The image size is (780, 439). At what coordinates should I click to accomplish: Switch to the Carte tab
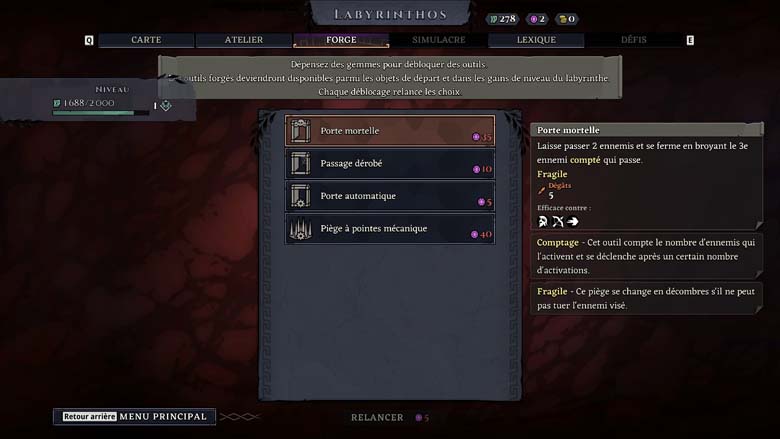click(x=146, y=40)
